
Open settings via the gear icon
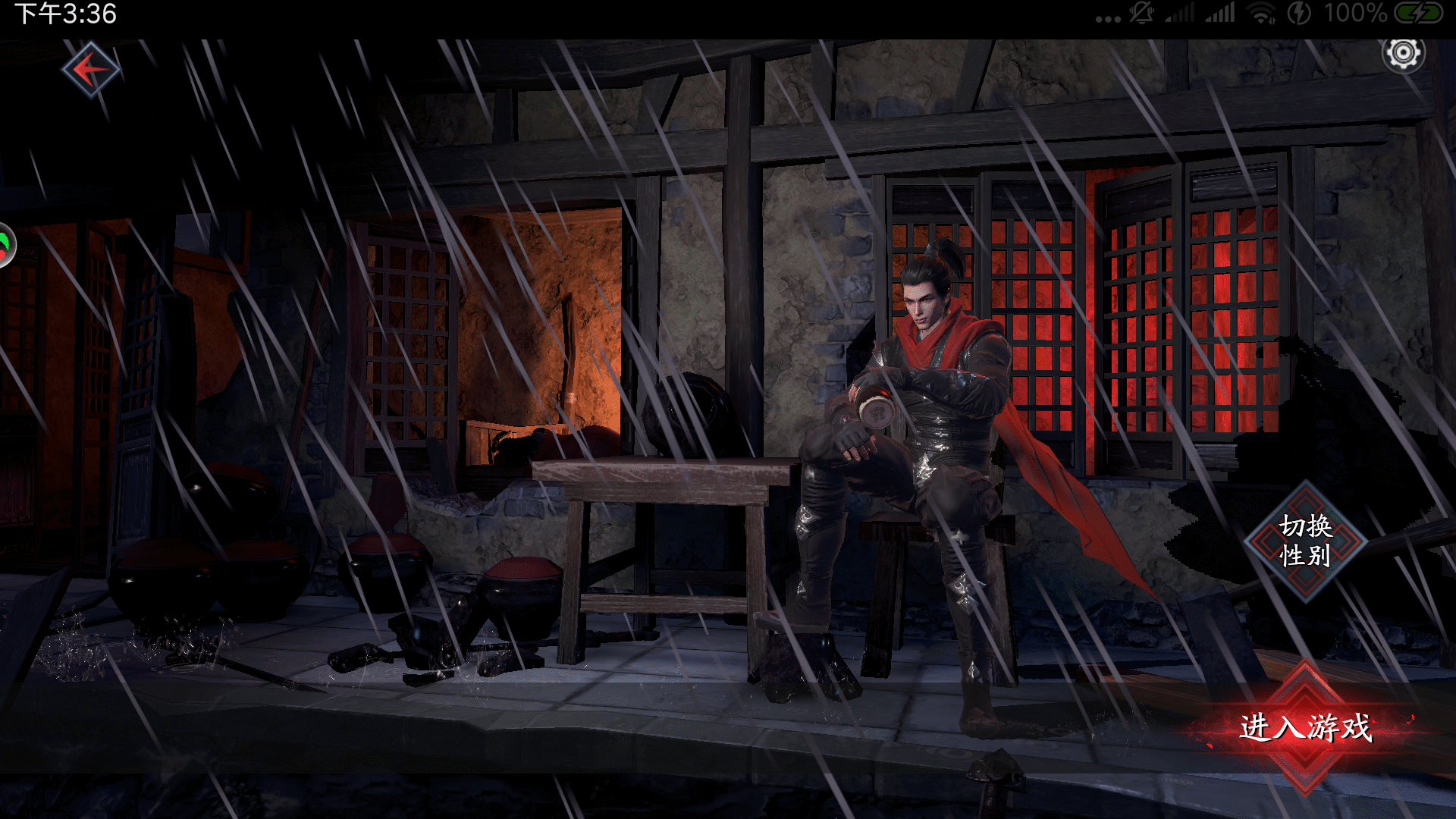coord(1403,54)
